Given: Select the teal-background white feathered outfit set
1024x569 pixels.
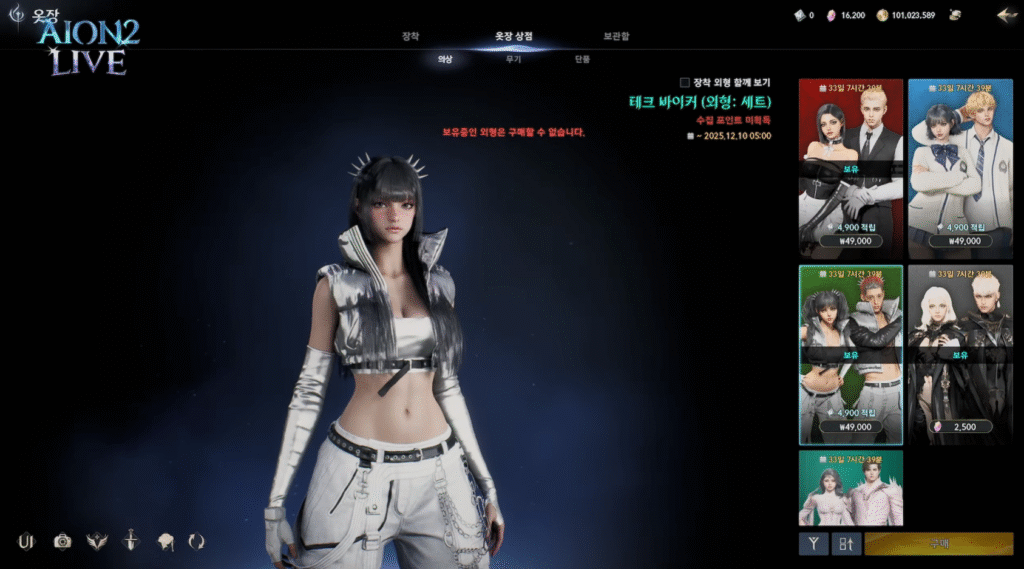Looking at the screenshot, I should tap(850, 488).
